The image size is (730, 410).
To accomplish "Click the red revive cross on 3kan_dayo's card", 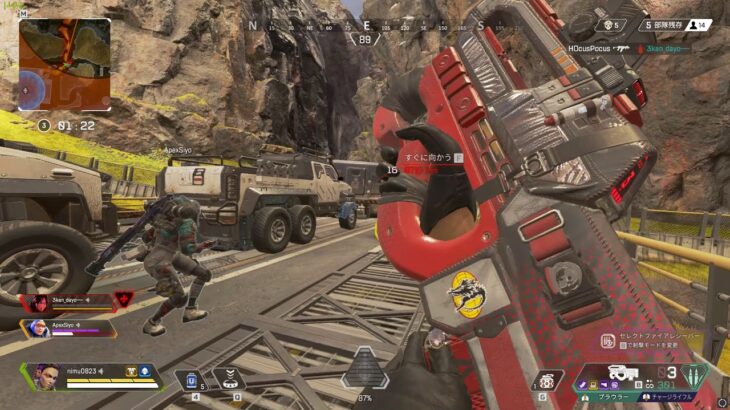I will 126,298.
